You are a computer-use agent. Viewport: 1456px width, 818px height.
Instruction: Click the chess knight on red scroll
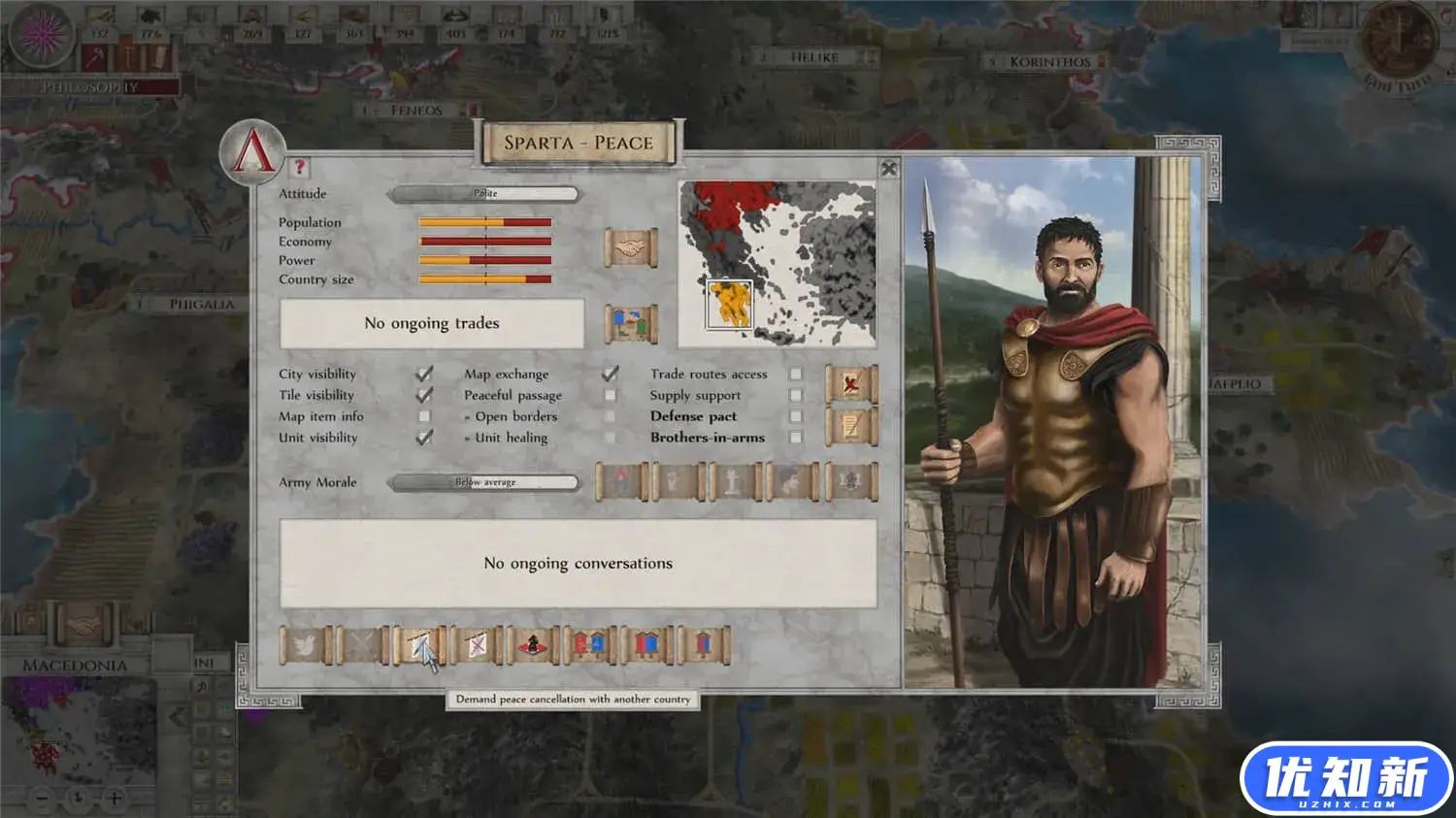532,644
